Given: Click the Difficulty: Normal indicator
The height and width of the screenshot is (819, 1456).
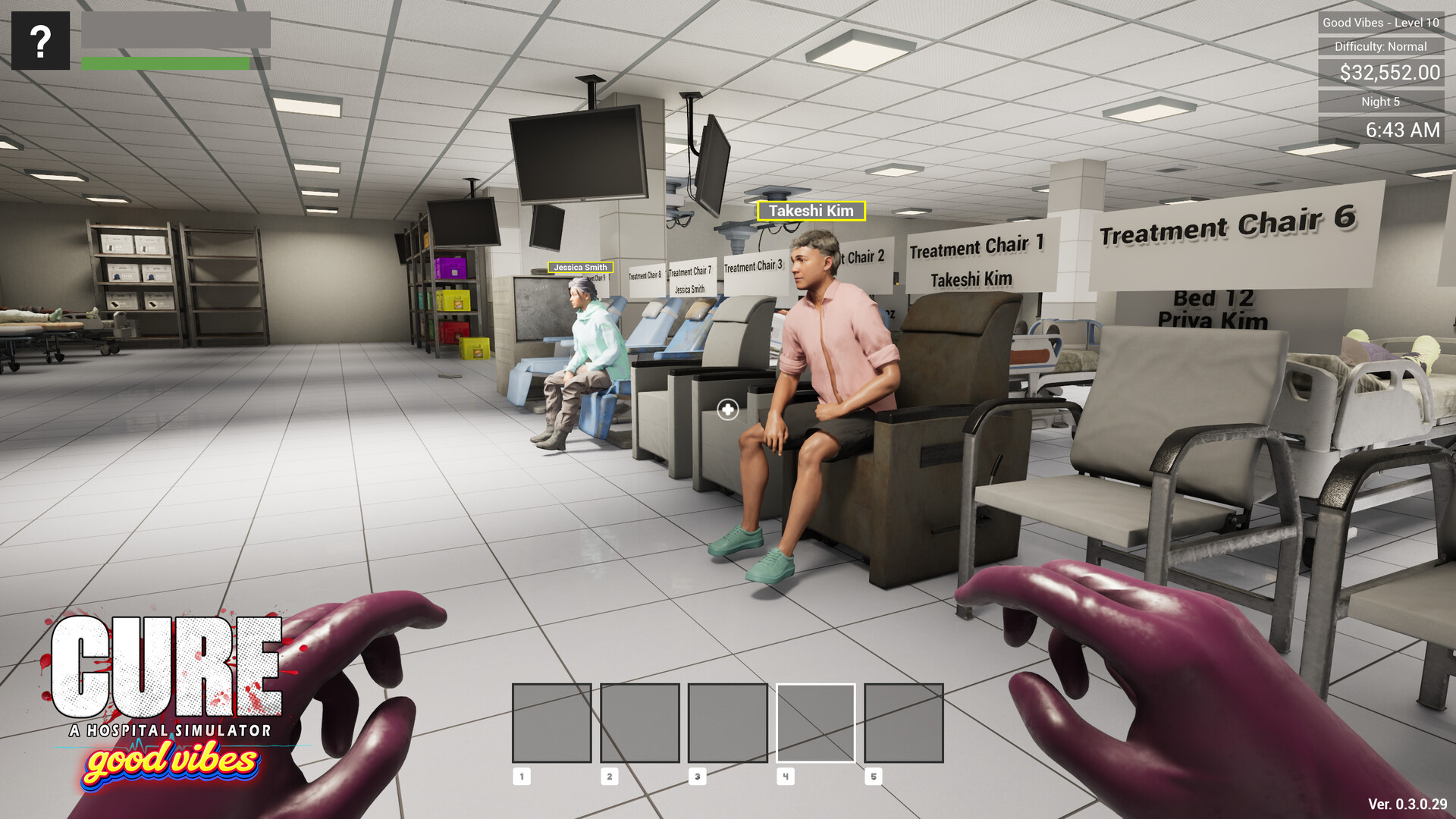Looking at the screenshot, I should [1382, 46].
